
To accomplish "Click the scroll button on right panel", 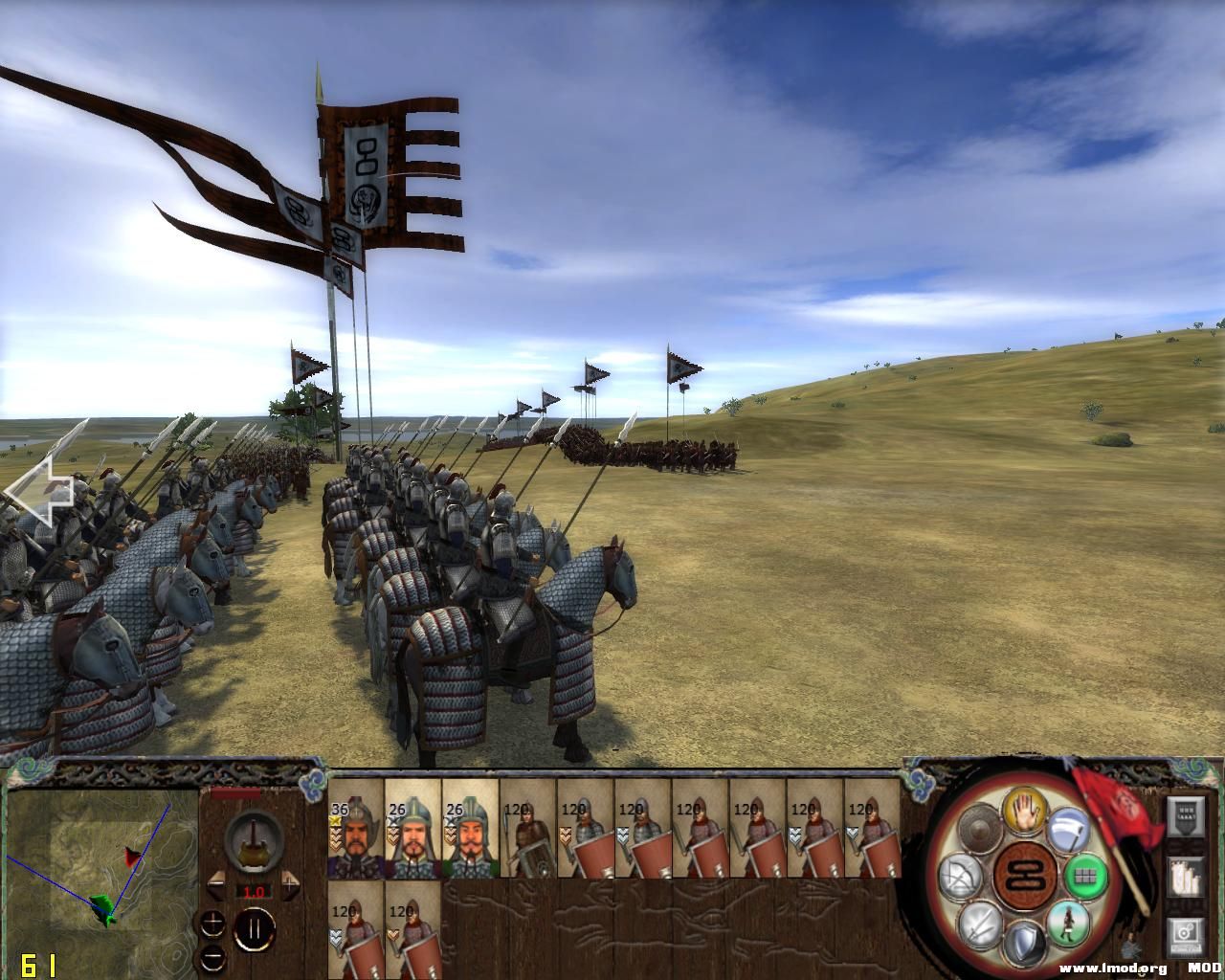I will click(x=1187, y=878).
